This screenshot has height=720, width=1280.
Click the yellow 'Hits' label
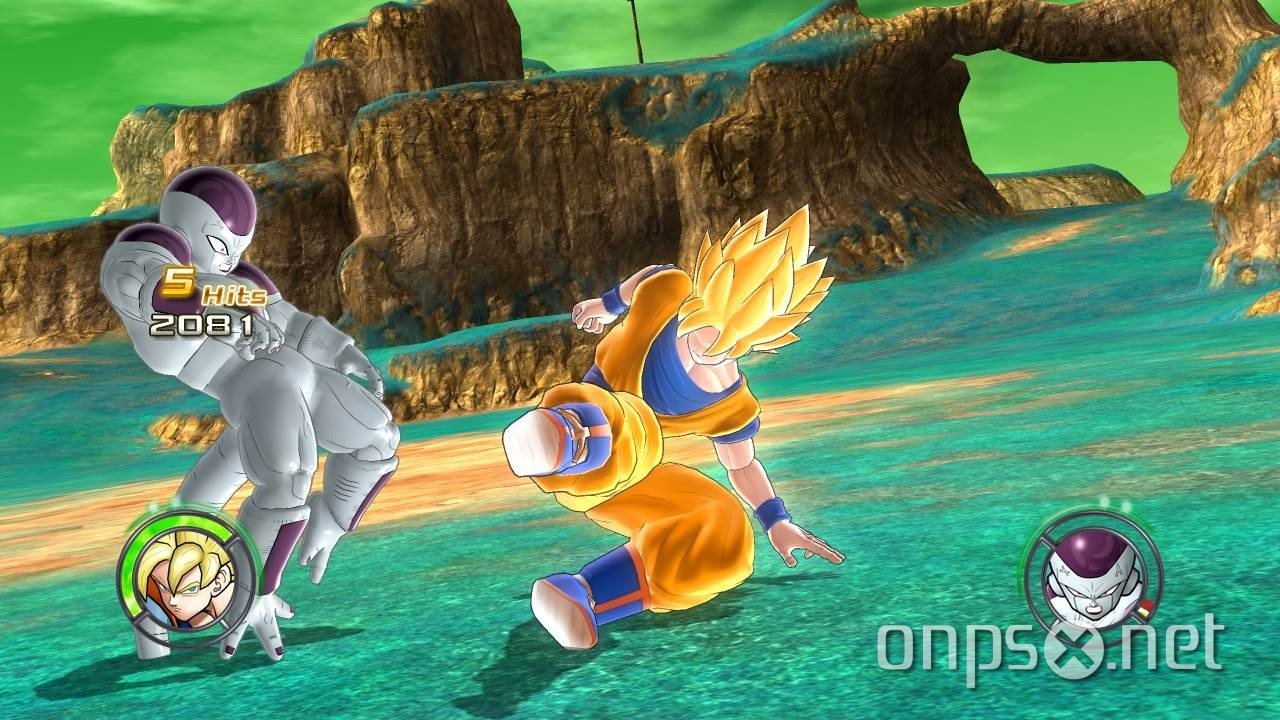coord(232,296)
